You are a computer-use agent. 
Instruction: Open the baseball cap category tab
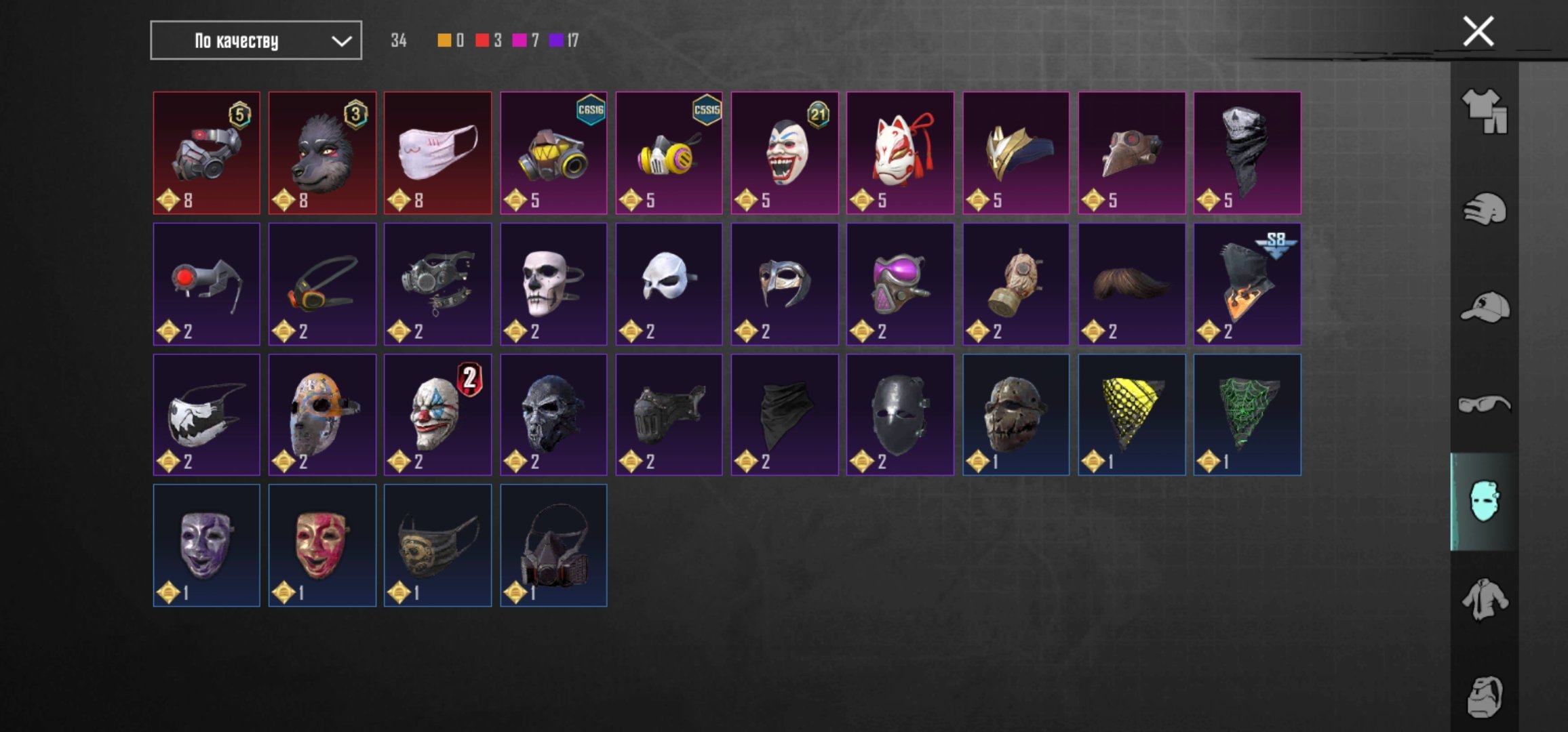1484,308
